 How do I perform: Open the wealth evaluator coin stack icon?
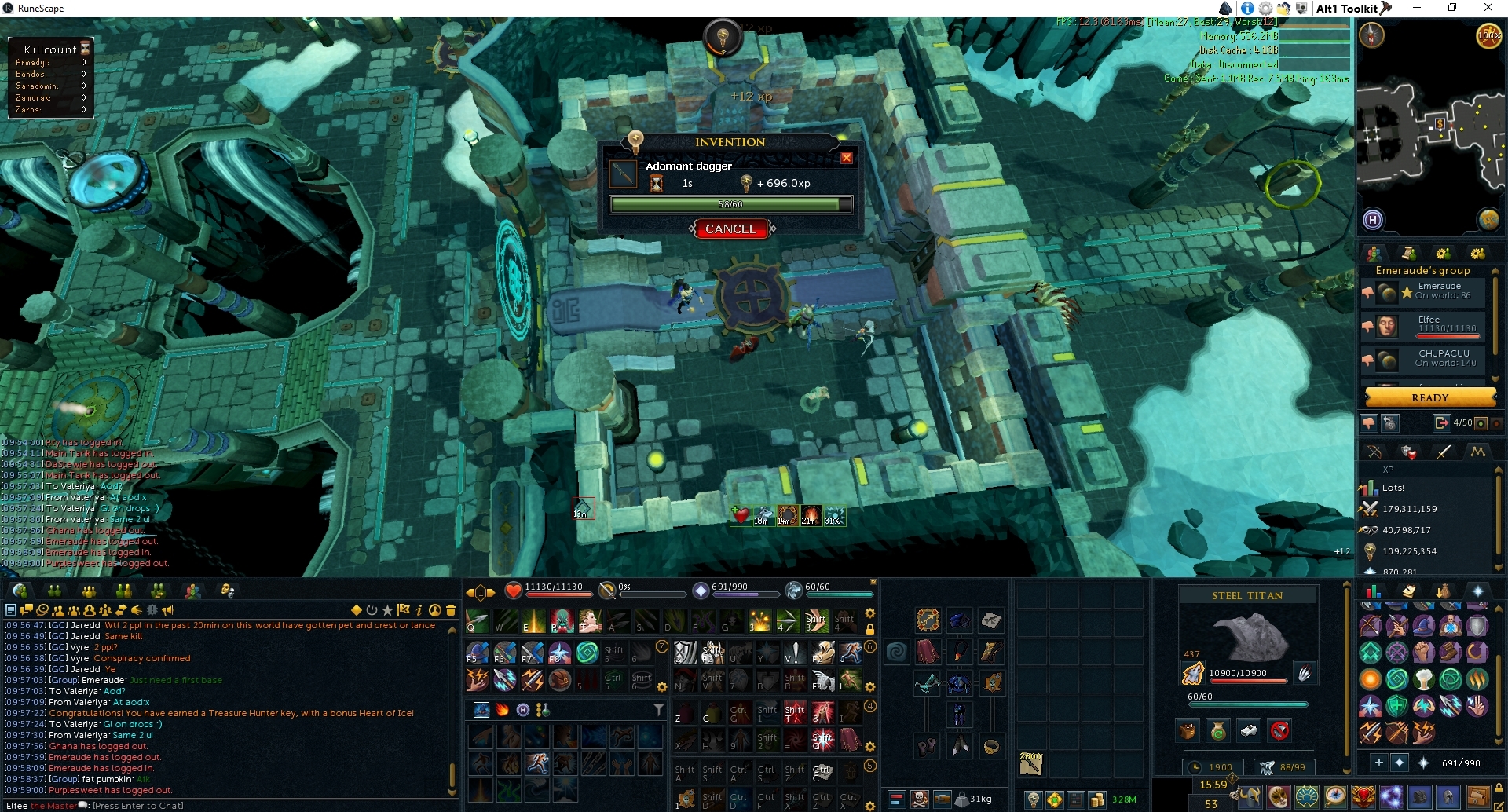click(1098, 800)
